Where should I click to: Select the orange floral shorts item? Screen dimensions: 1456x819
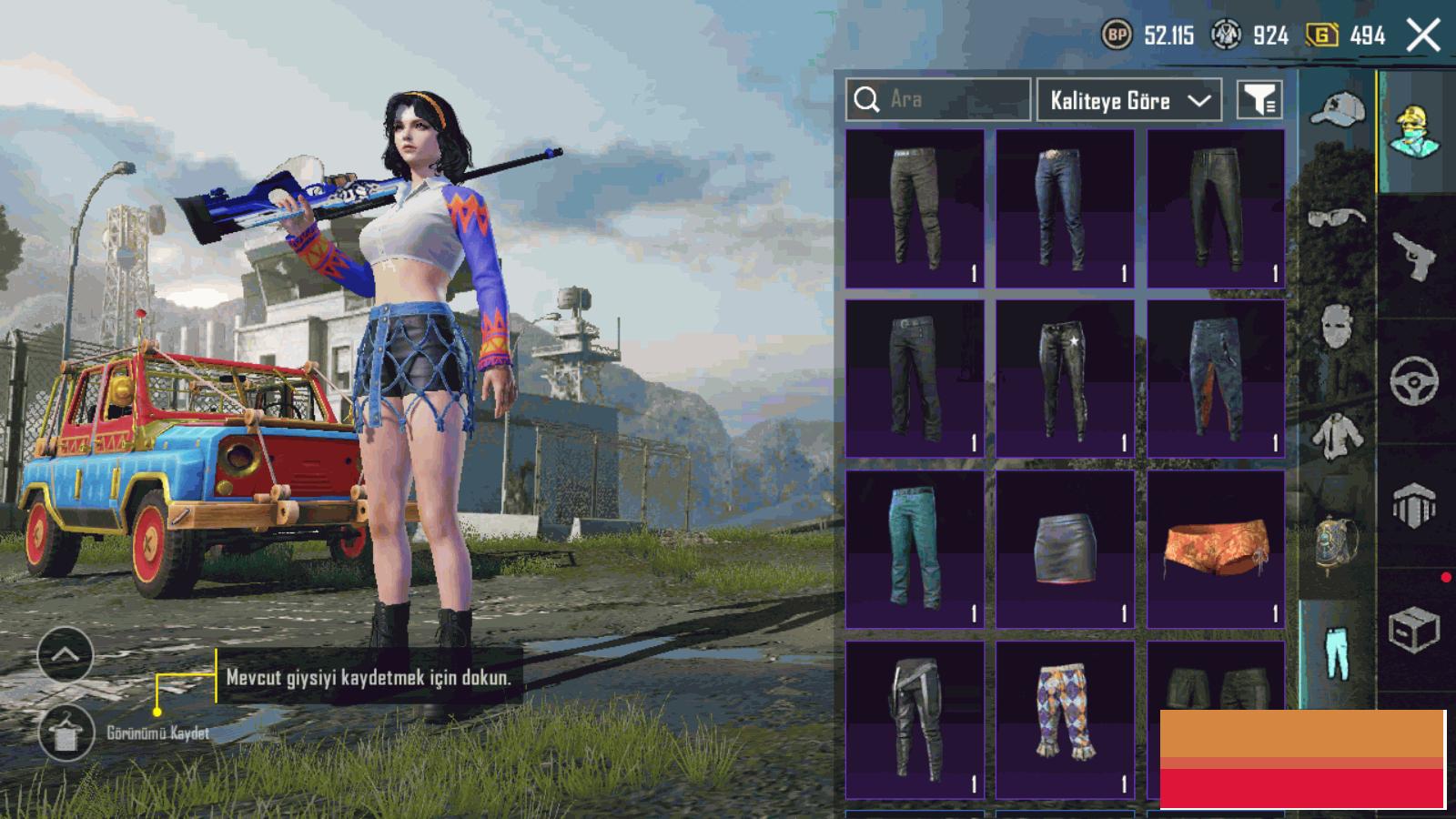(1216, 550)
